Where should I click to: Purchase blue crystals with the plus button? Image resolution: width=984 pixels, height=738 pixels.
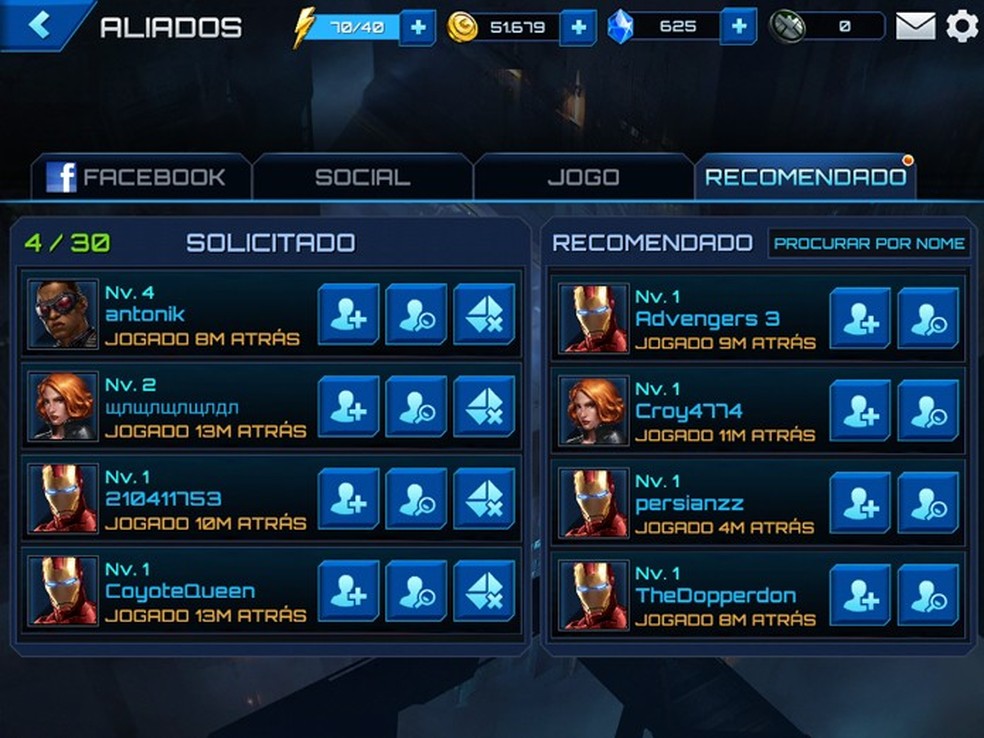click(x=738, y=27)
